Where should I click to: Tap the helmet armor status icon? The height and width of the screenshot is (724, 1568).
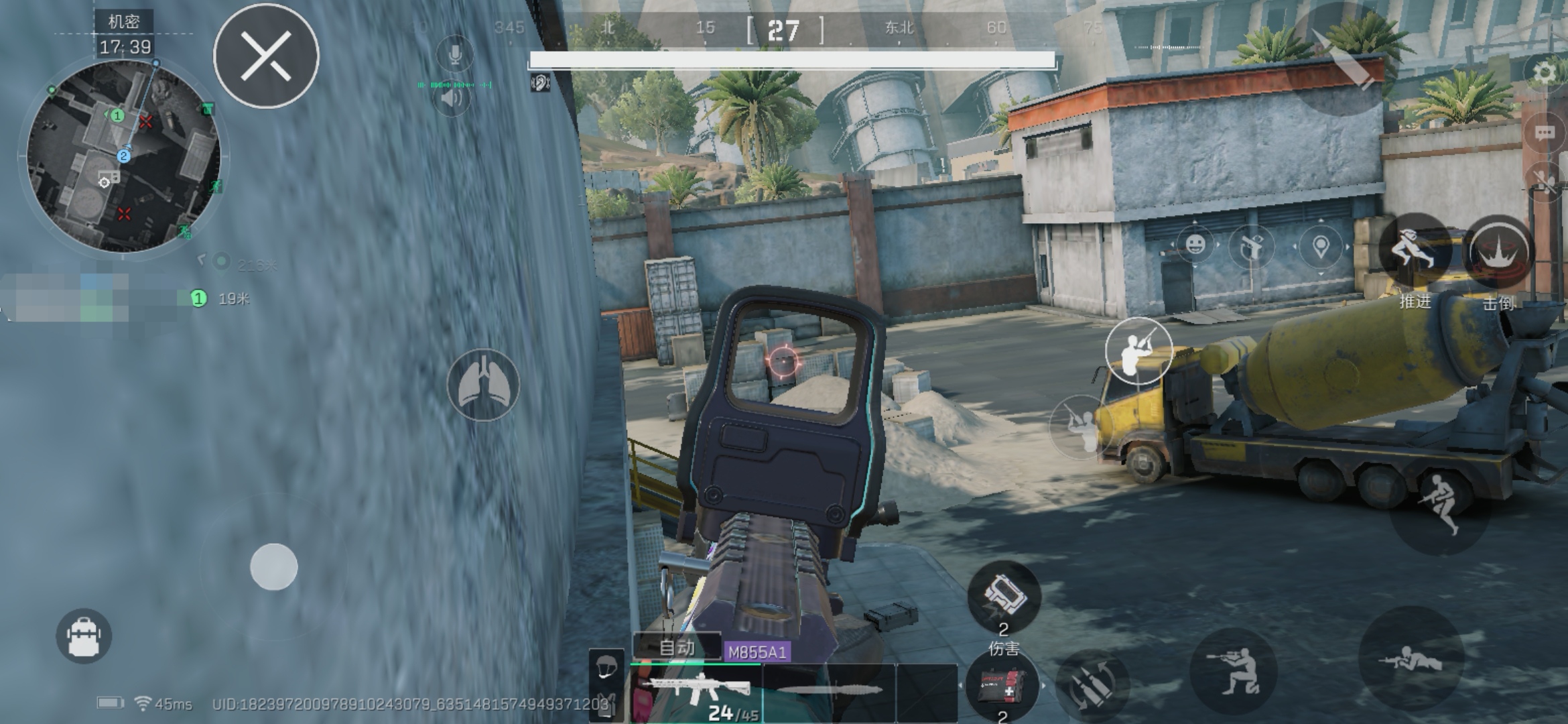(x=606, y=668)
